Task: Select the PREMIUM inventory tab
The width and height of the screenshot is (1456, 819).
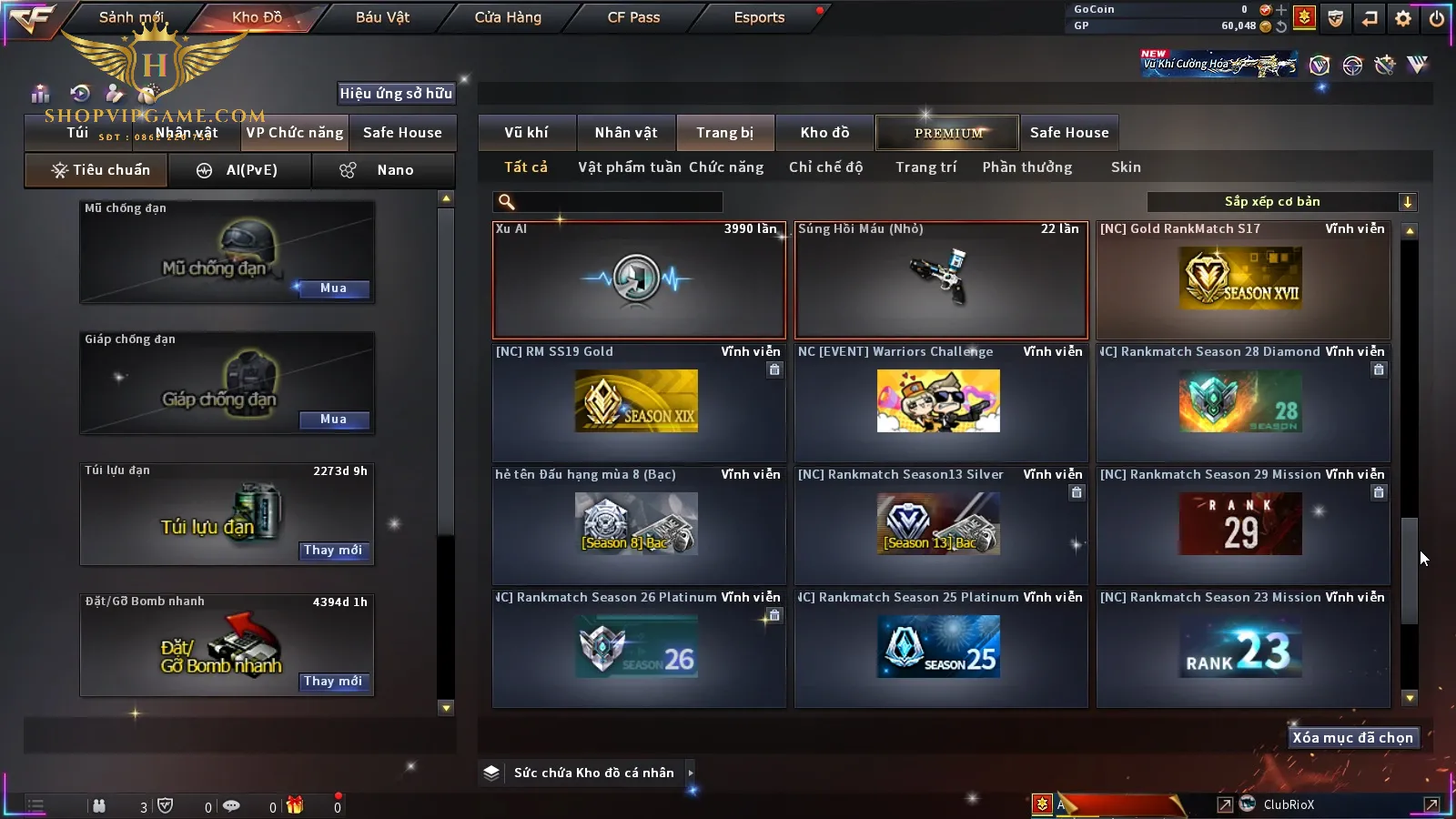Action: pyautogui.click(x=948, y=133)
